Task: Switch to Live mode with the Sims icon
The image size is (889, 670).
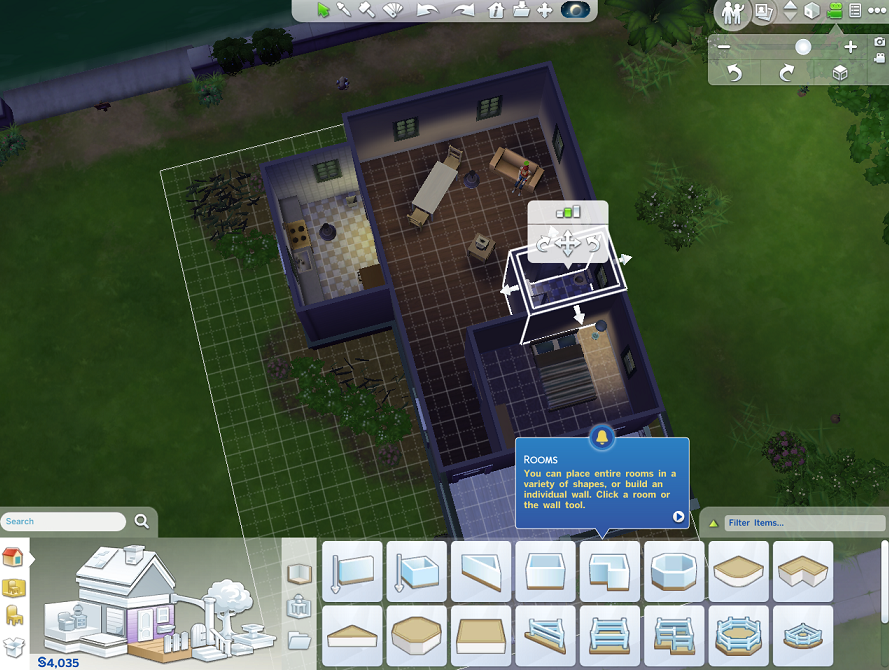Action: click(733, 12)
